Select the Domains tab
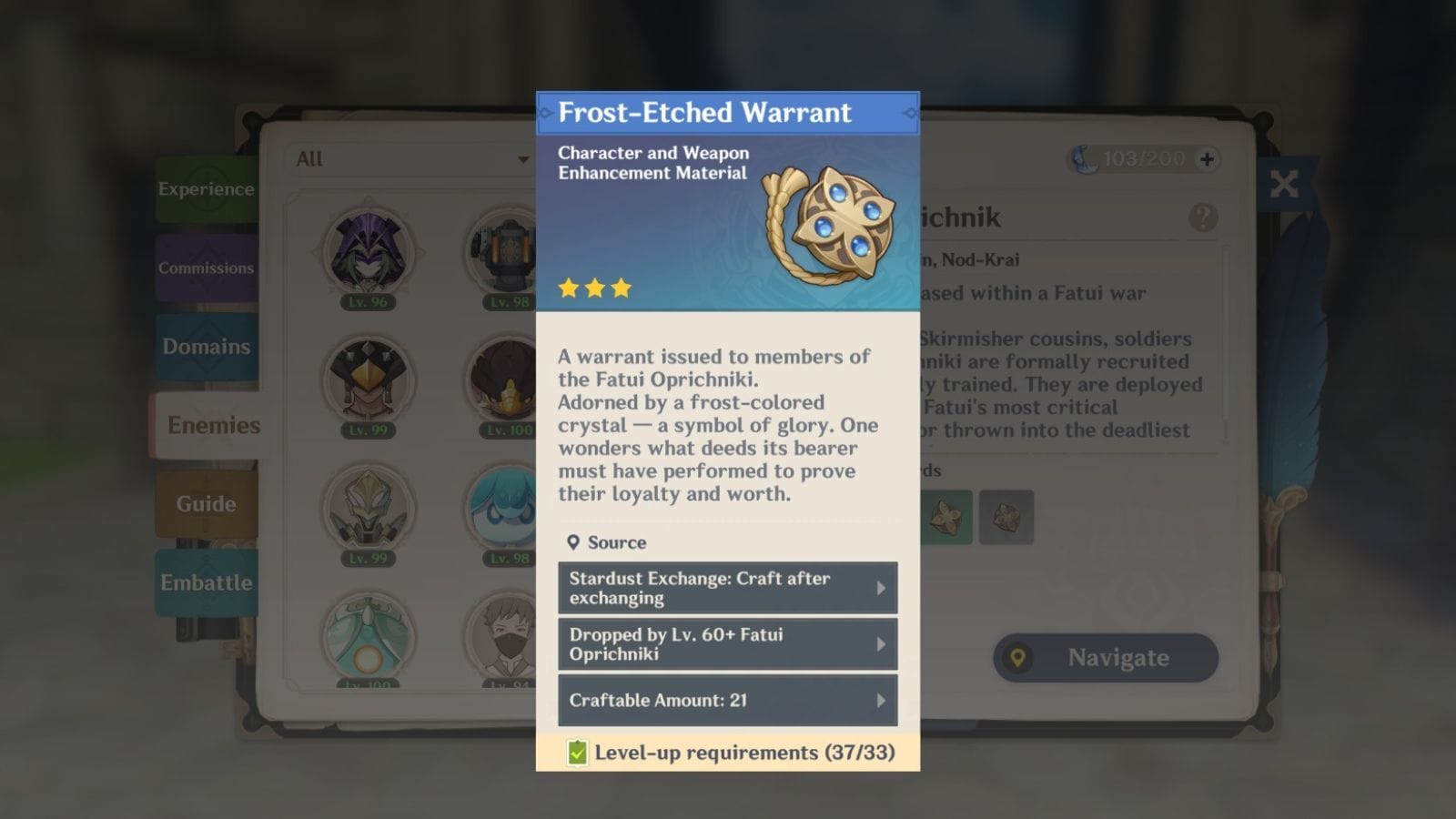The width and height of the screenshot is (1456, 819). click(207, 347)
